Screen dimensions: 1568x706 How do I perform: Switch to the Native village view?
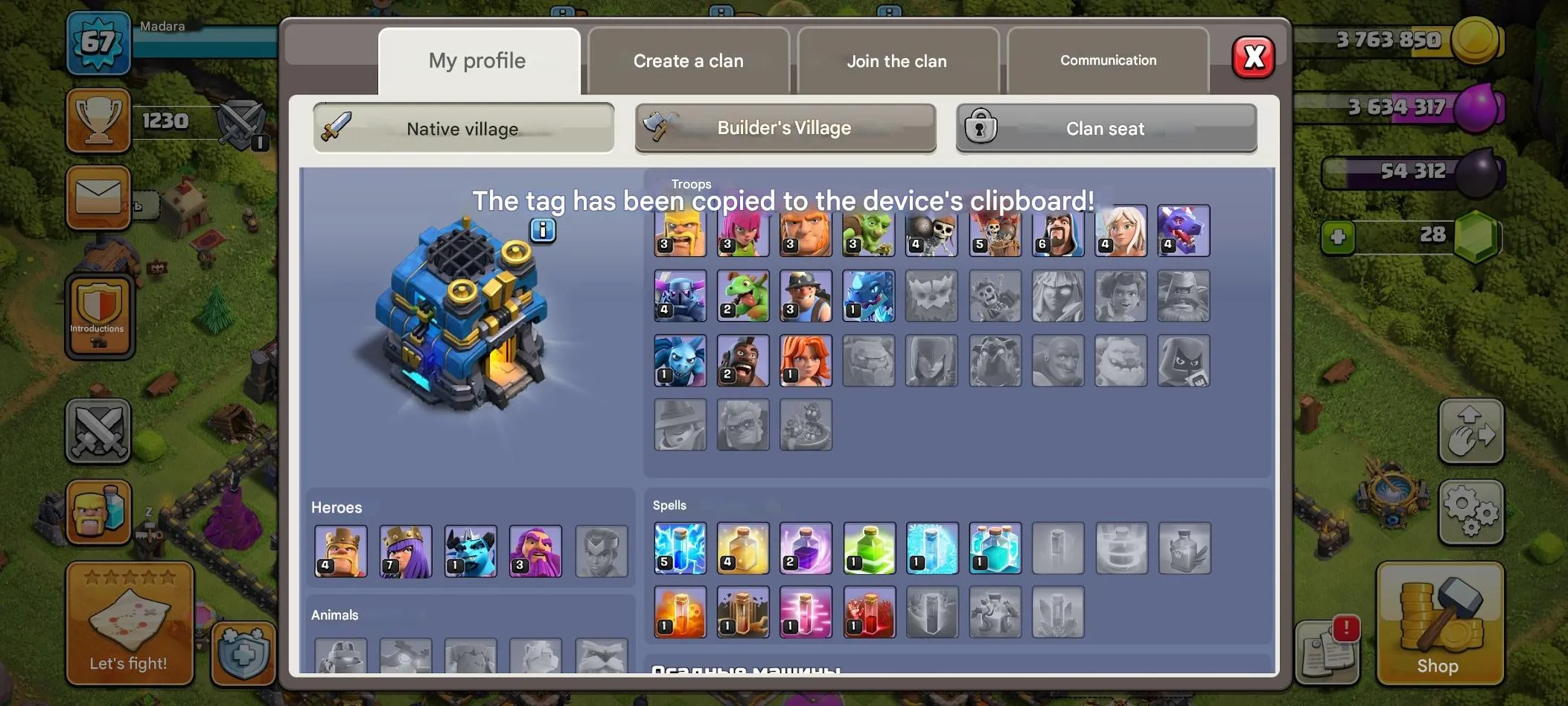(x=462, y=128)
